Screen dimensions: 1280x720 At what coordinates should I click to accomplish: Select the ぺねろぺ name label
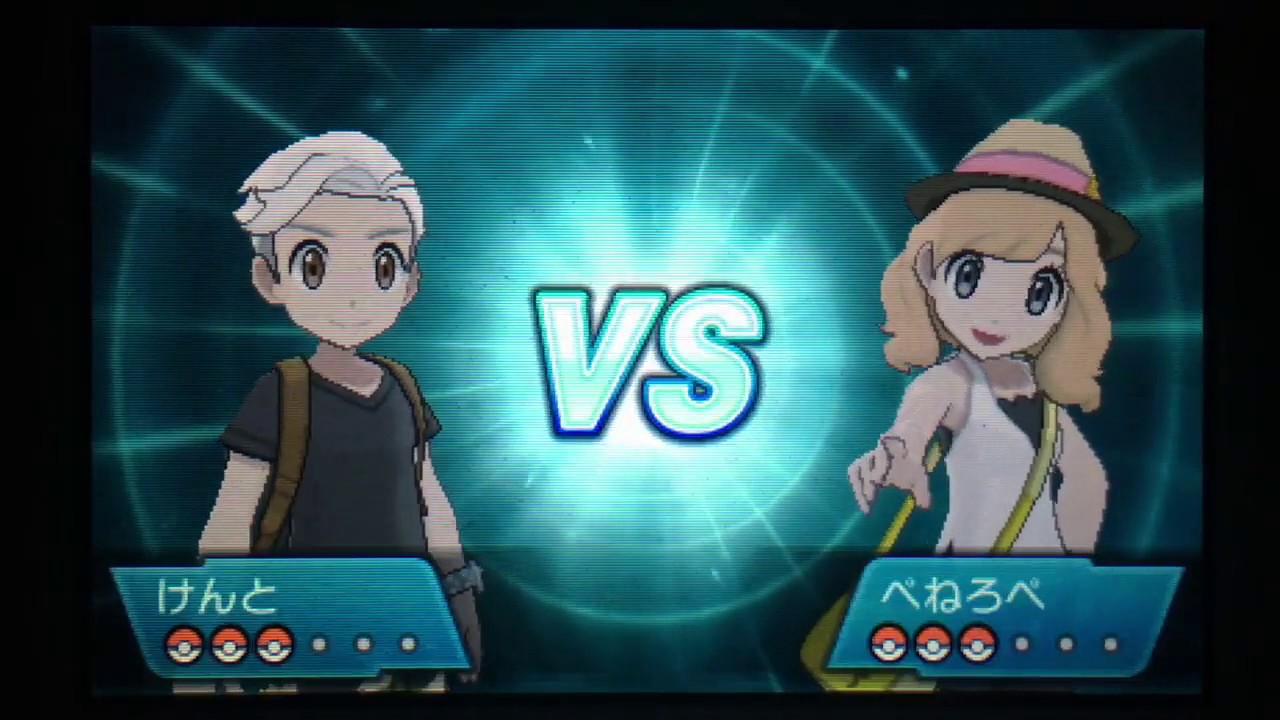tap(965, 595)
